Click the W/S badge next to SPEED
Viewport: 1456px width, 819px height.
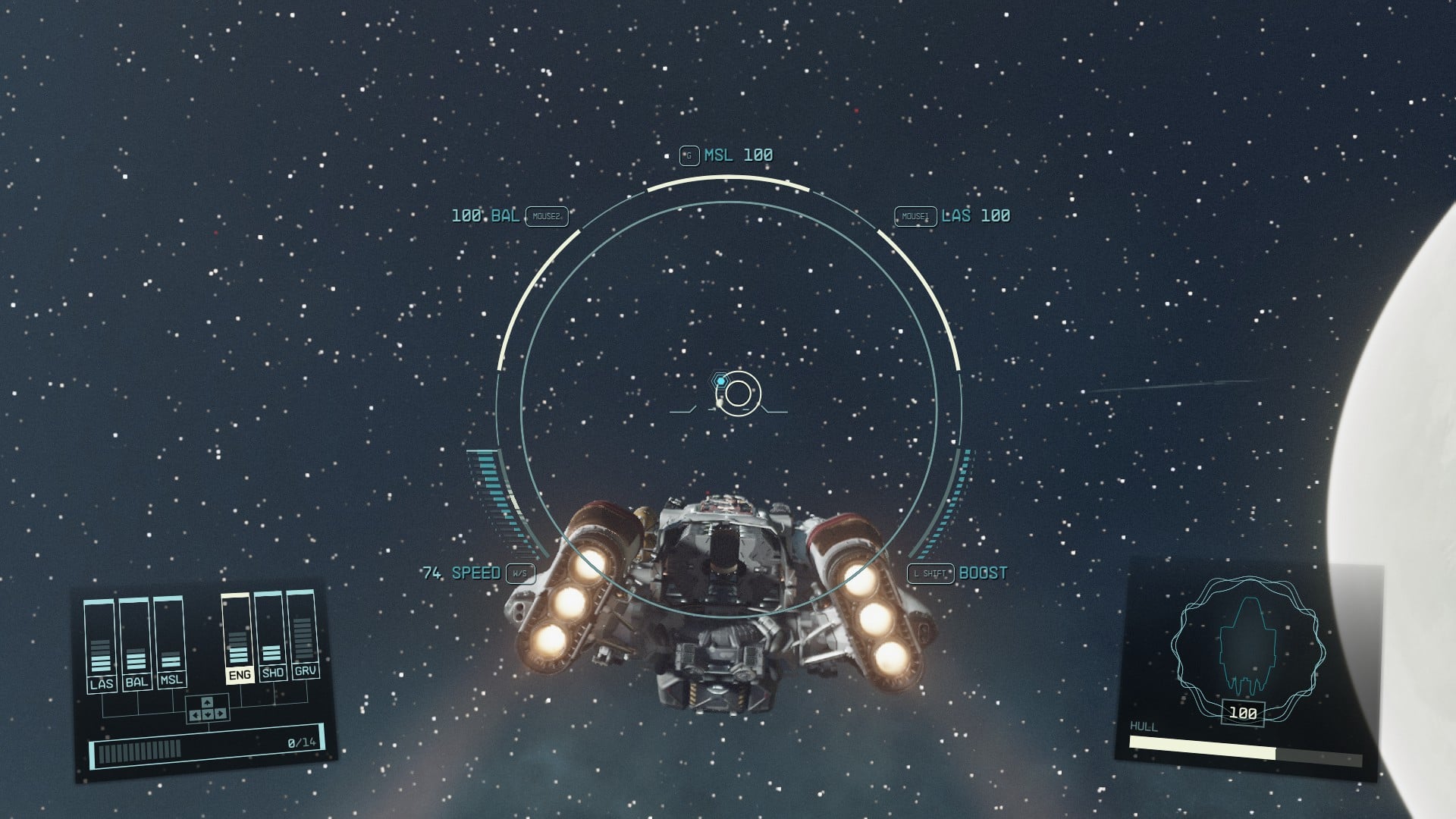(520, 575)
